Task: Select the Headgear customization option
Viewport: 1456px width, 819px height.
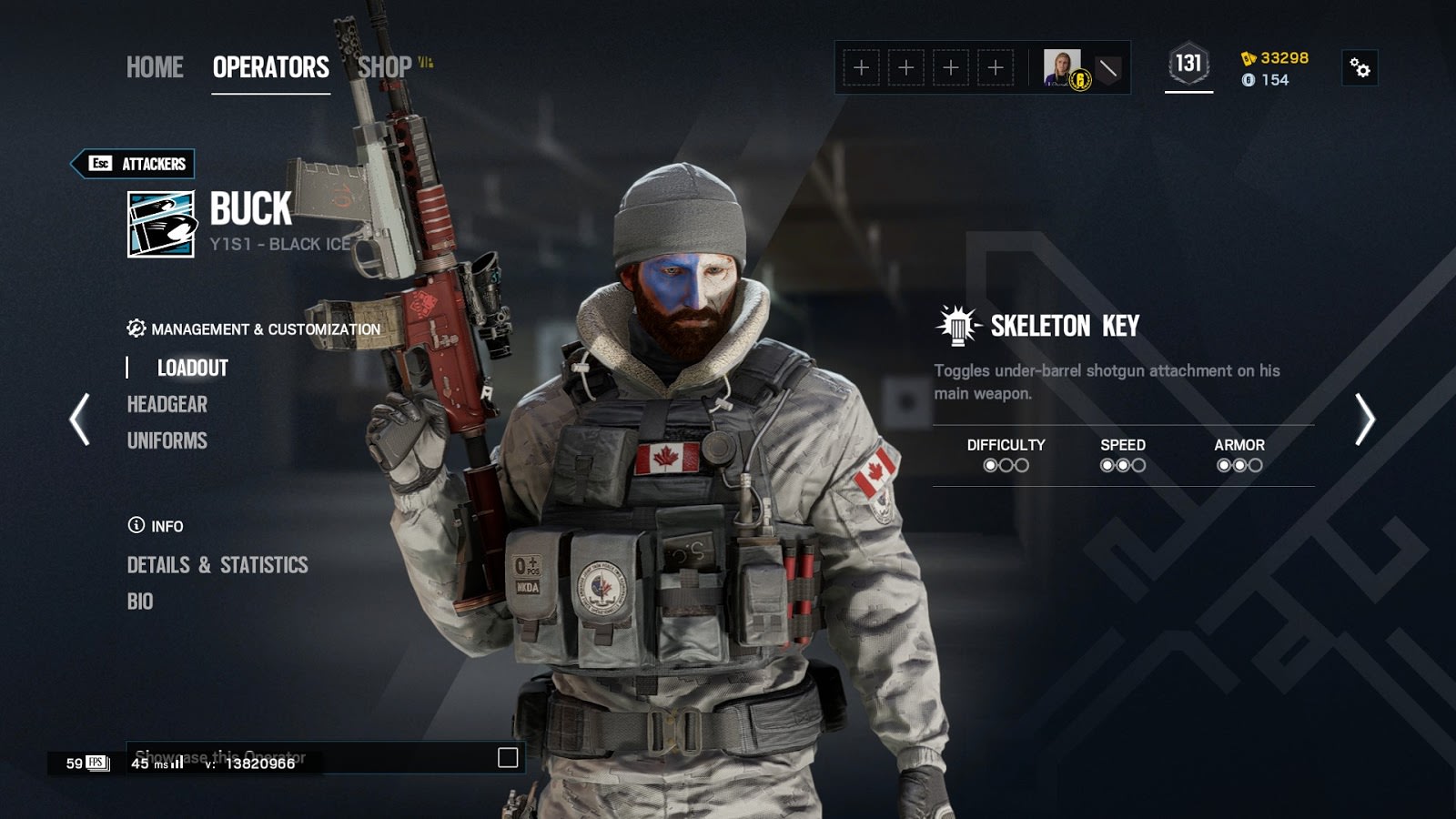Action: pos(167,404)
